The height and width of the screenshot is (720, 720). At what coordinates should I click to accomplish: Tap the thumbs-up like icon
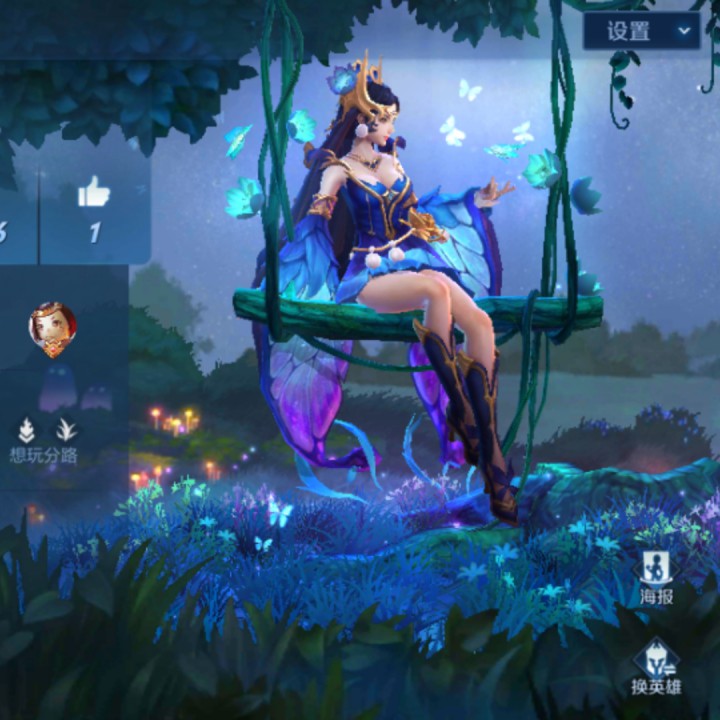click(x=94, y=193)
